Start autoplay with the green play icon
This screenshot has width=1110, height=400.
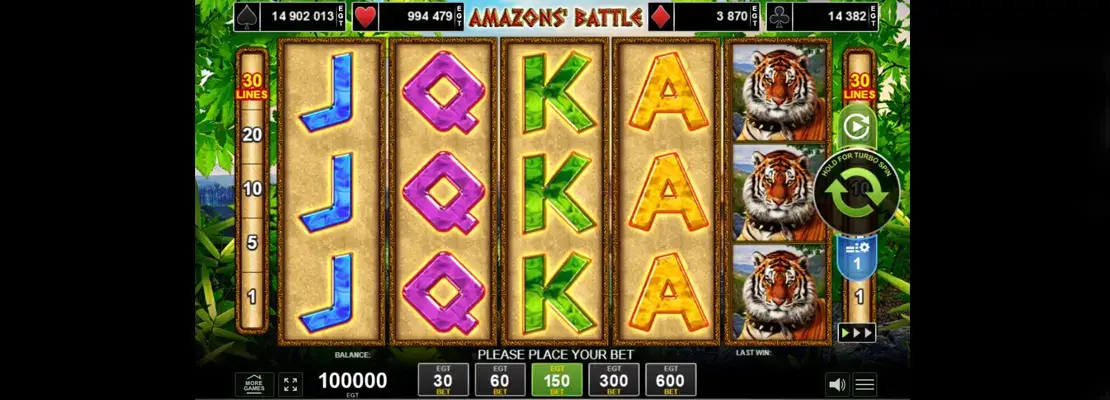click(856, 126)
